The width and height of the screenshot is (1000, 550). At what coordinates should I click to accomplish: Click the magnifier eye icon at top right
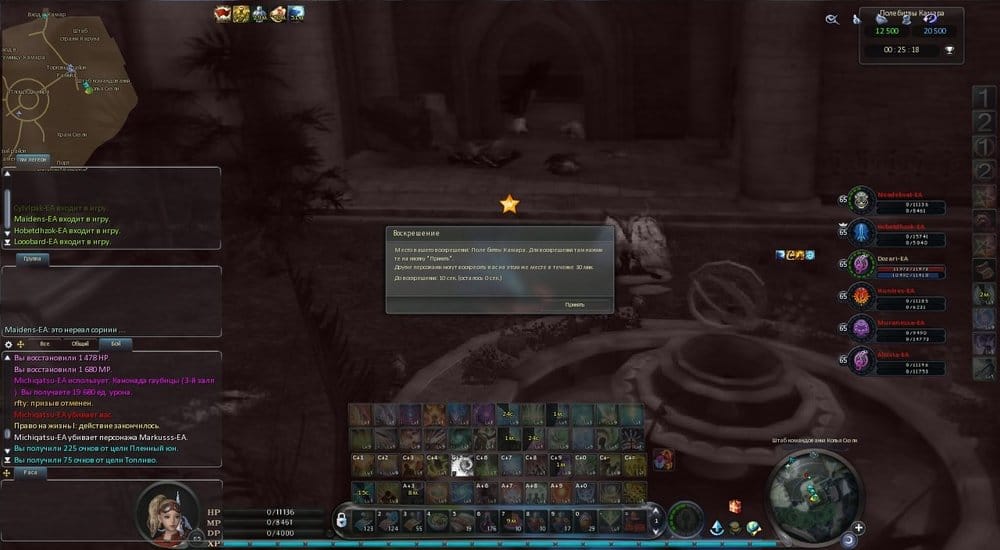pos(831,18)
